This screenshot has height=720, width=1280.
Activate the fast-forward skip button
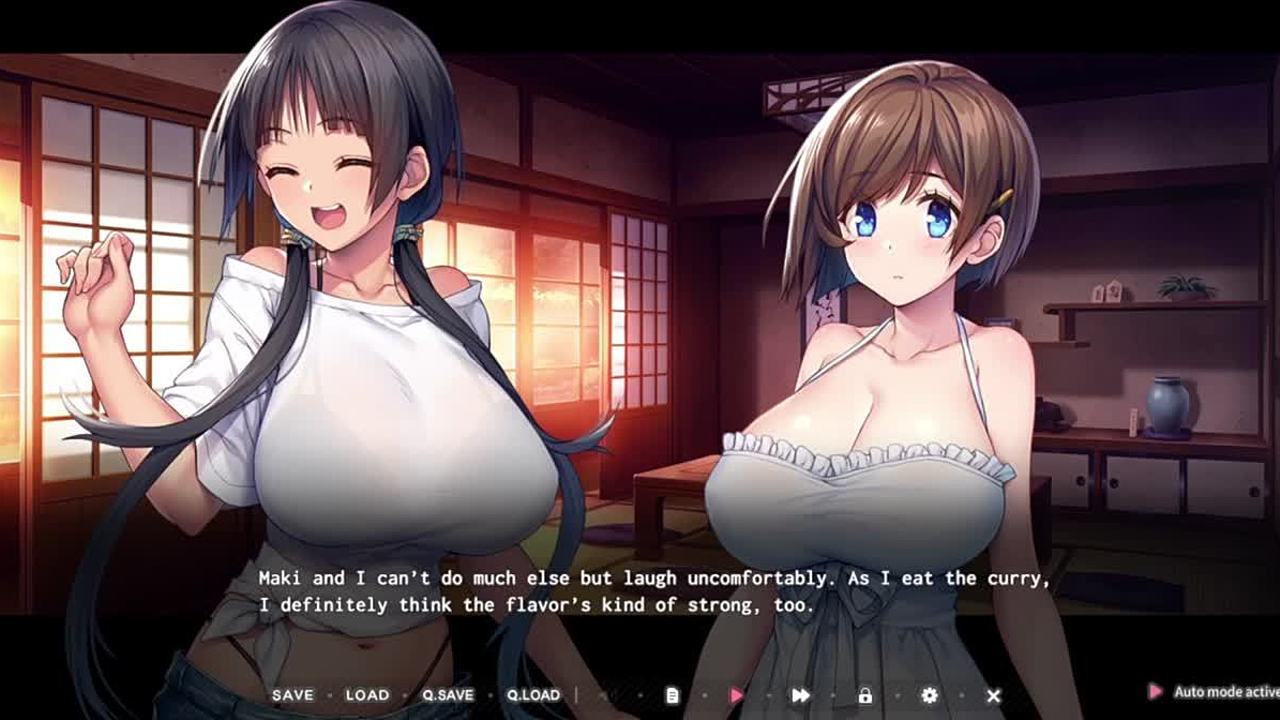coord(801,695)
